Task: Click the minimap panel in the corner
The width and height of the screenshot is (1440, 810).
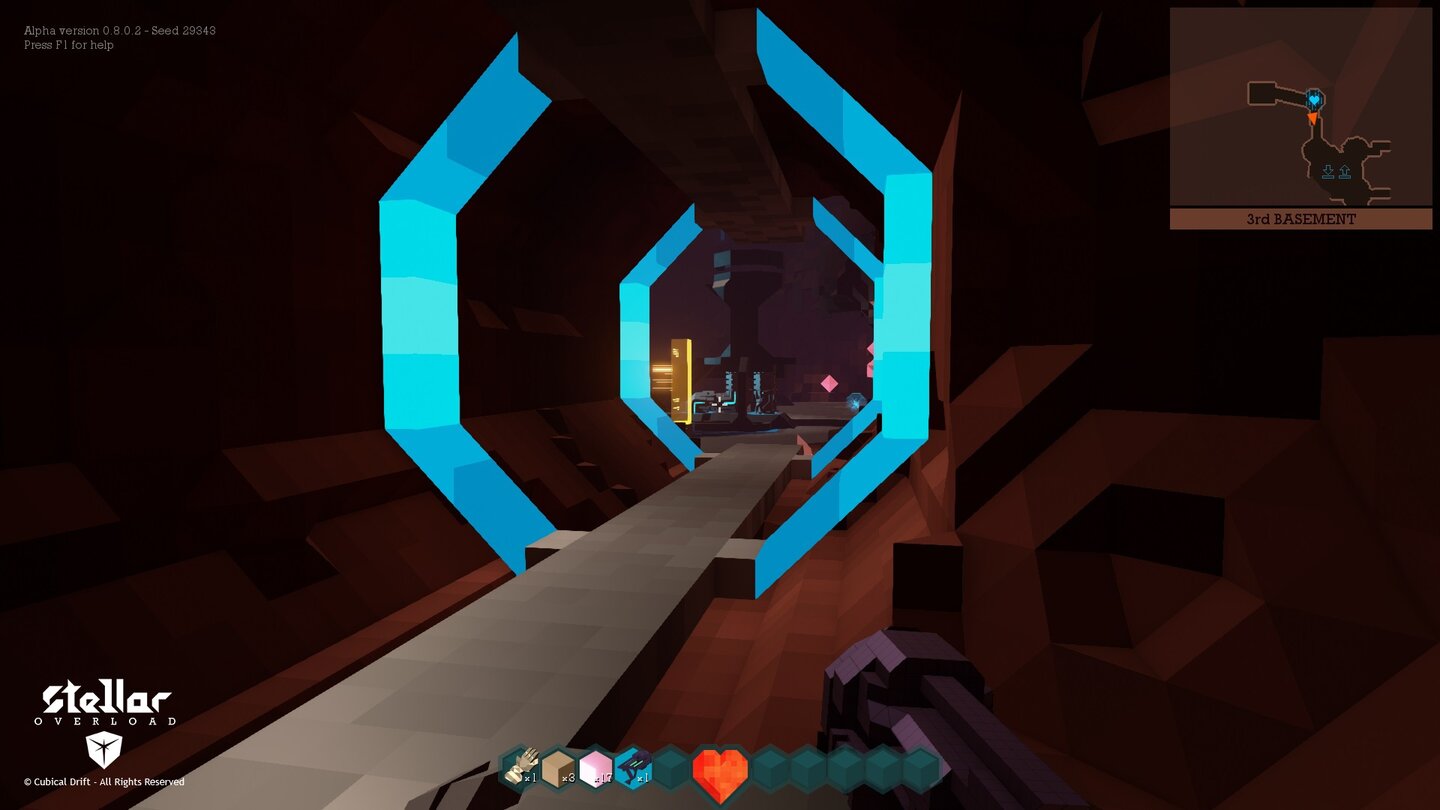Action: (1300, 120)
